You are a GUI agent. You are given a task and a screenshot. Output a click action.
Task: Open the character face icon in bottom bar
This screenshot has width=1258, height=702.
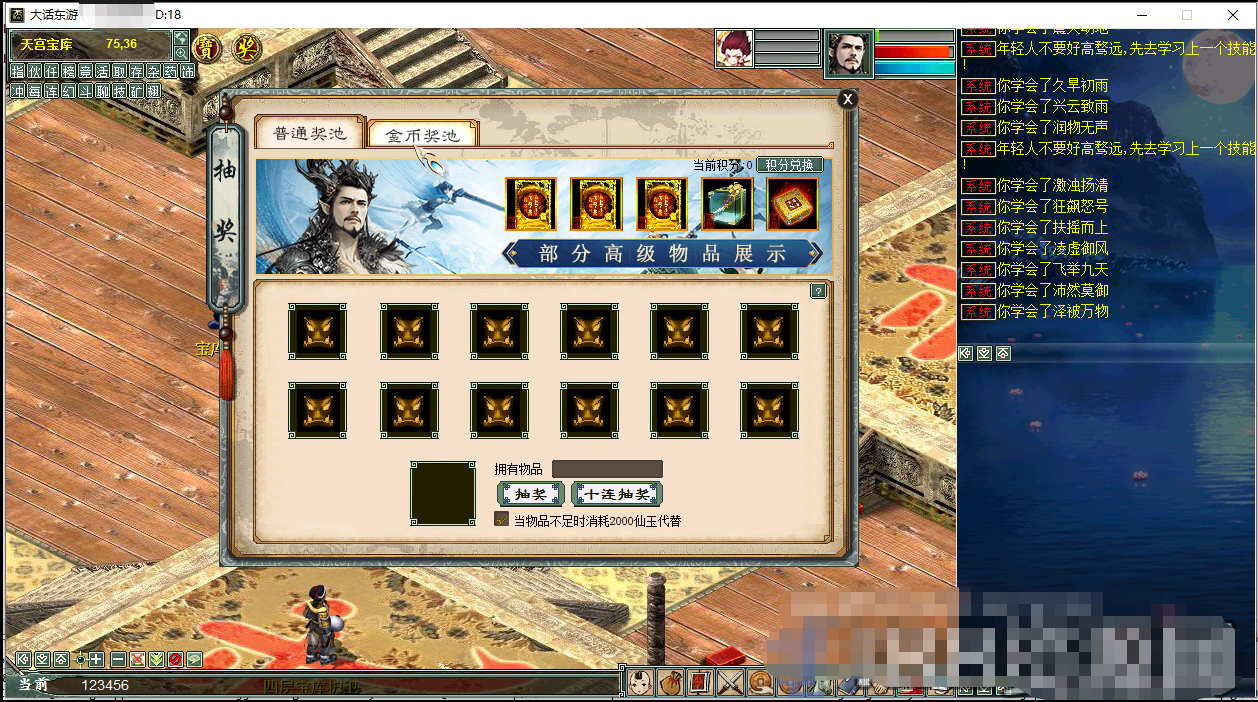641,682
